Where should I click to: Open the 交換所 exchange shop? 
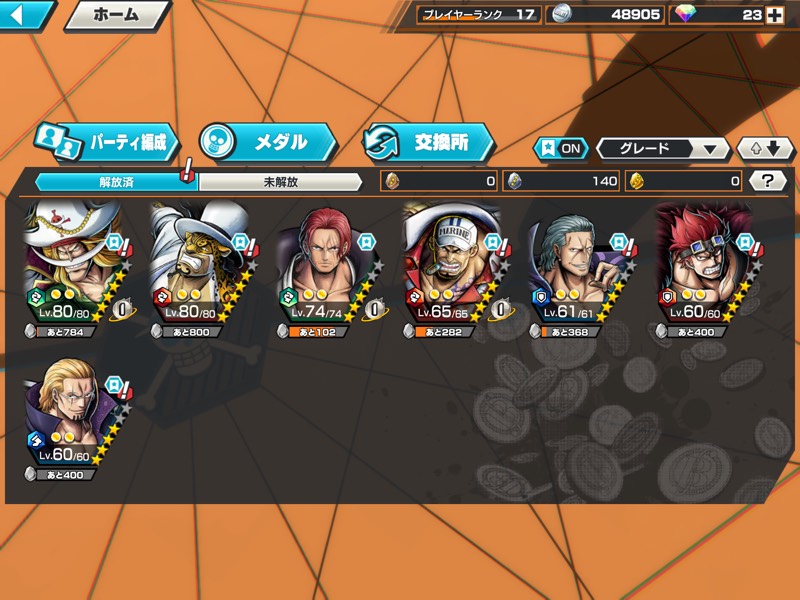pyautogui.click(x=428, y=142)
